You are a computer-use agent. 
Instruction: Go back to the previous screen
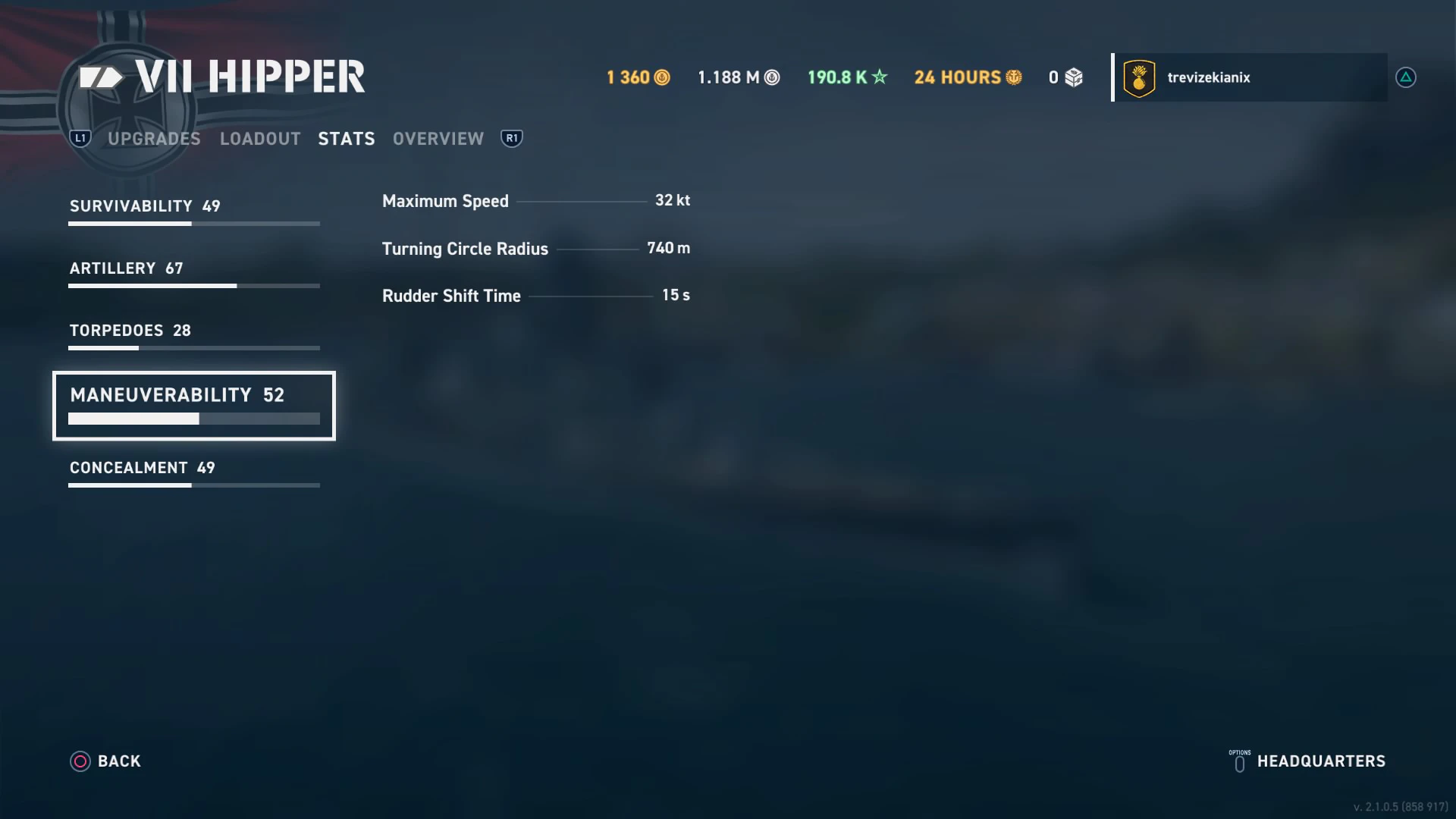(105, 761)
